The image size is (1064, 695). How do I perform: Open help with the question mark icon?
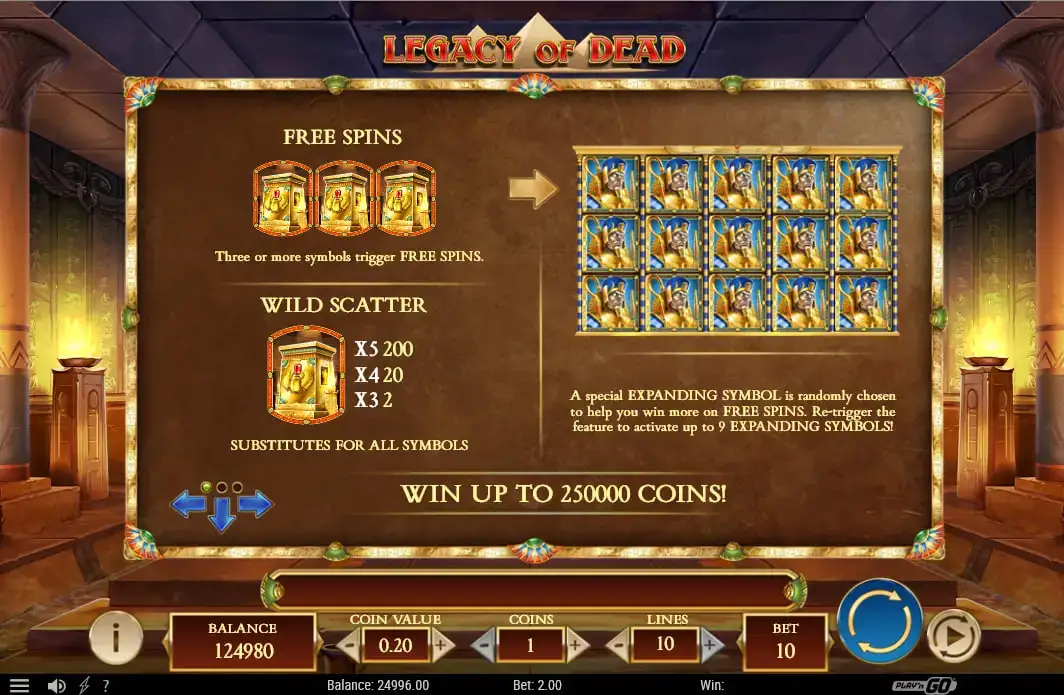(106, 686)
